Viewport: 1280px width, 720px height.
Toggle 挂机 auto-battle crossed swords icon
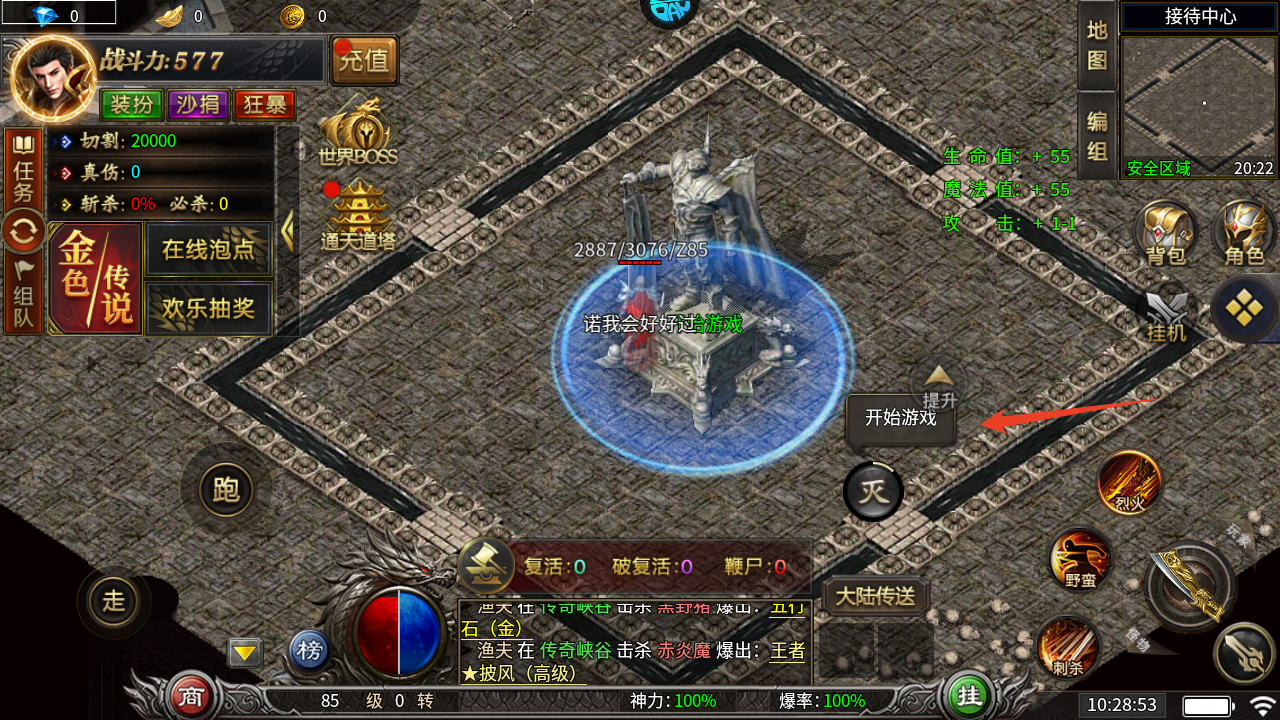click(x=1166, y=315)
